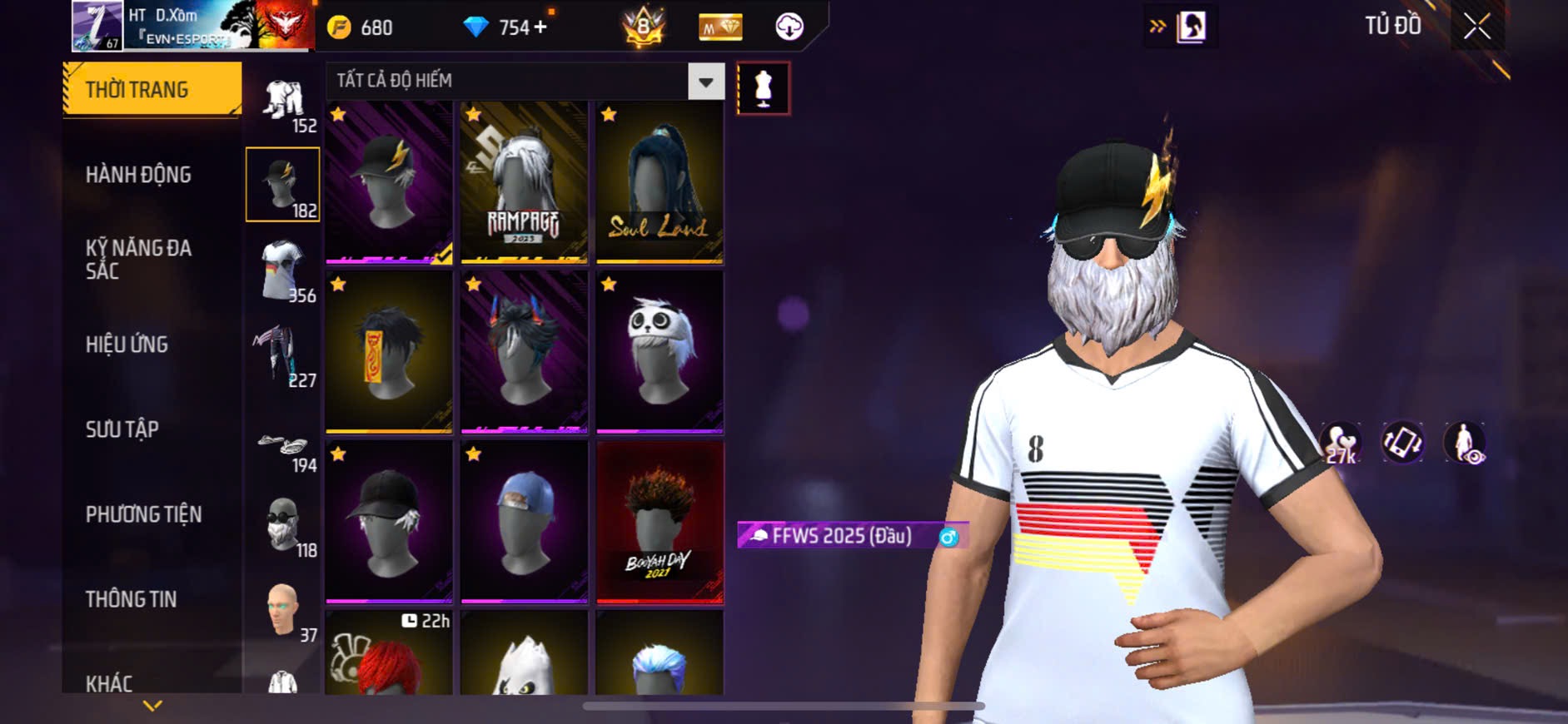The width and height of the screenshot is (1568, 724).
Task: Select the Booyah Day 2021 hairstyle
Action: click(x=660, y=522)
